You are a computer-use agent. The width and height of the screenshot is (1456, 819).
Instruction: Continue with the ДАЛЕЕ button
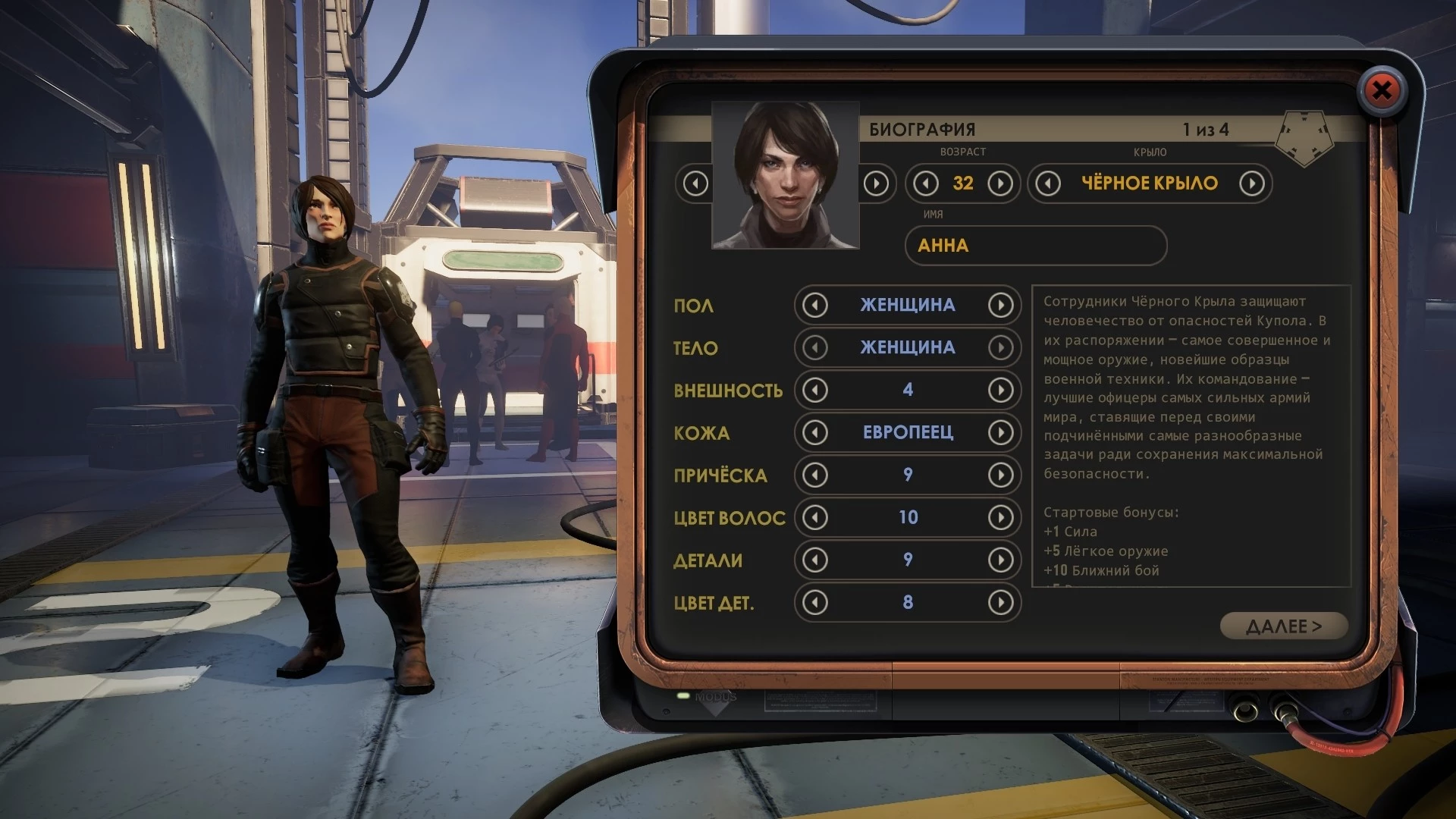click(1283, 626)
